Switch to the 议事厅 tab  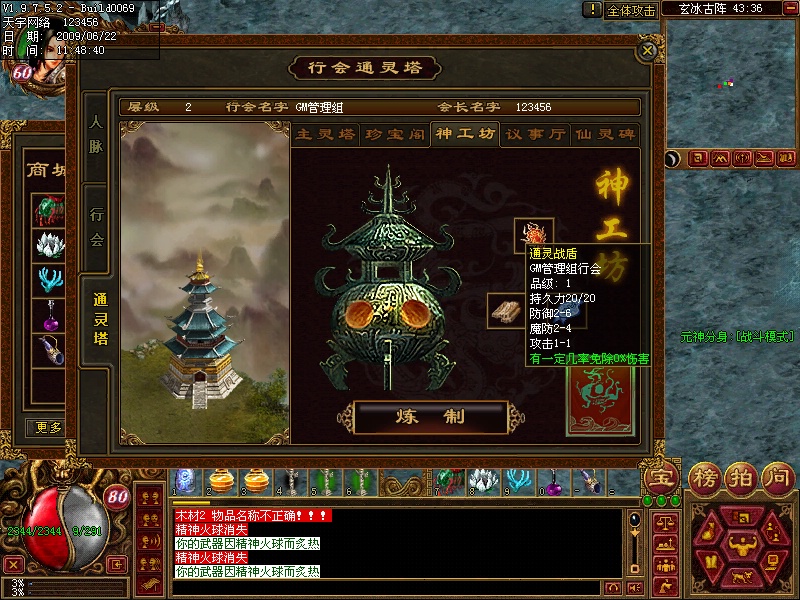(x=535, y=134)
